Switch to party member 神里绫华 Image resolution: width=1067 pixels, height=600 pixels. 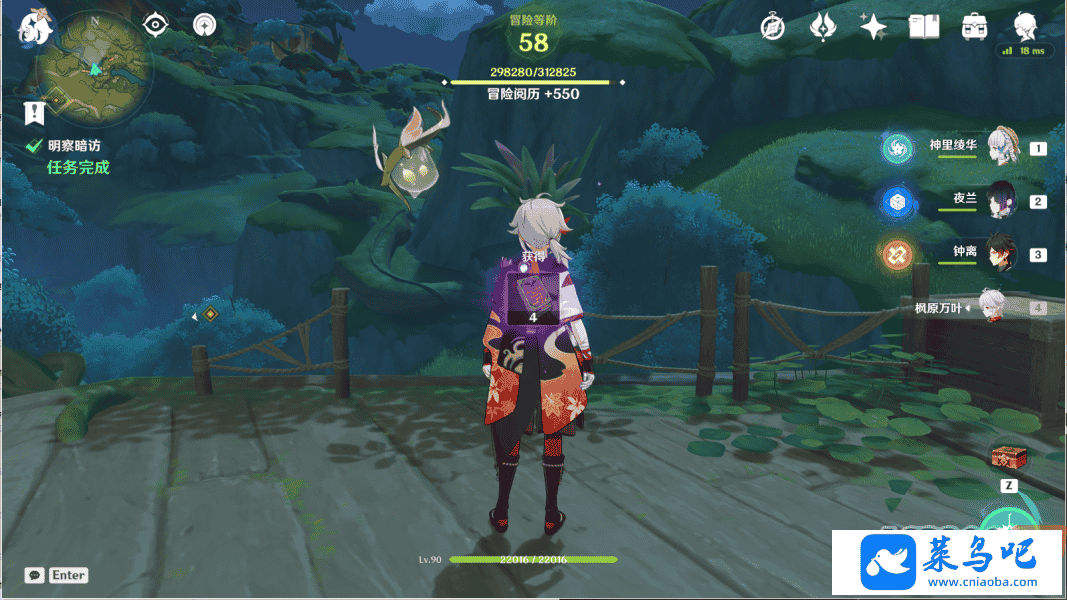tap(1002, 146)
